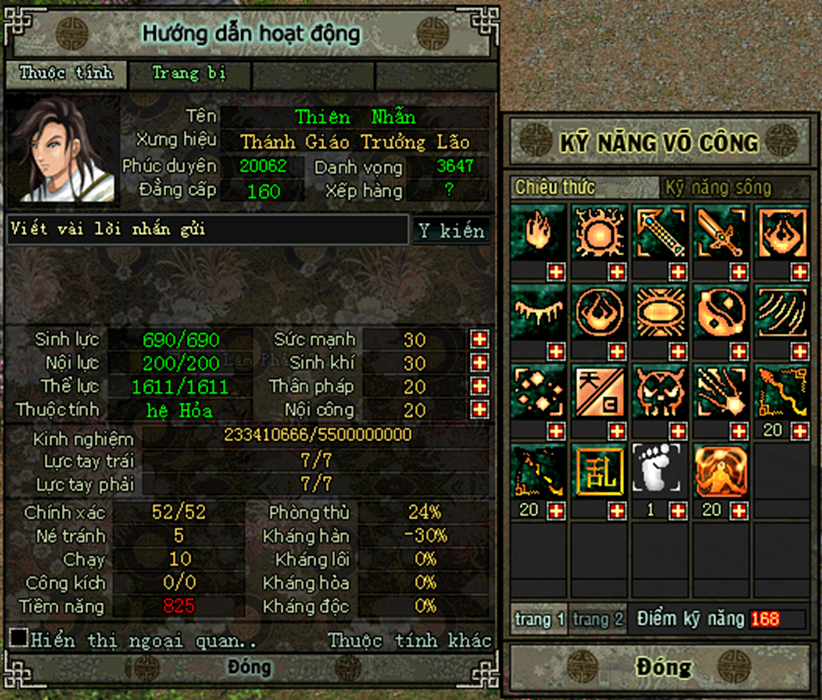Toggle the Hiển thị ngoại quan checkbox
The height and width of the screenshot is (700, 822).
click(18, 638)
